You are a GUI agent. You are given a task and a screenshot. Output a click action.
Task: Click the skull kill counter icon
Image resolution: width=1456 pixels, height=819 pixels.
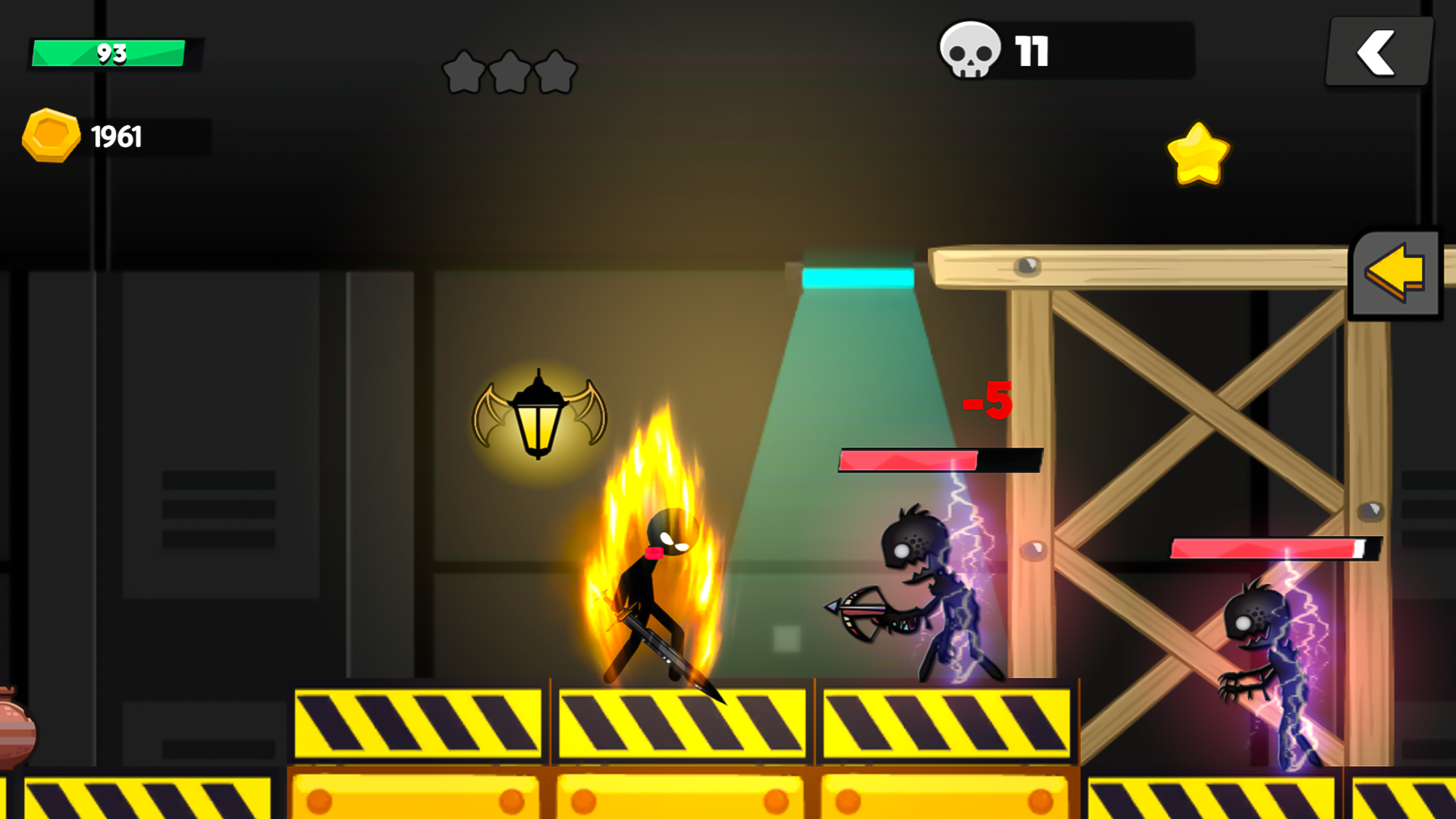(971, 50)
